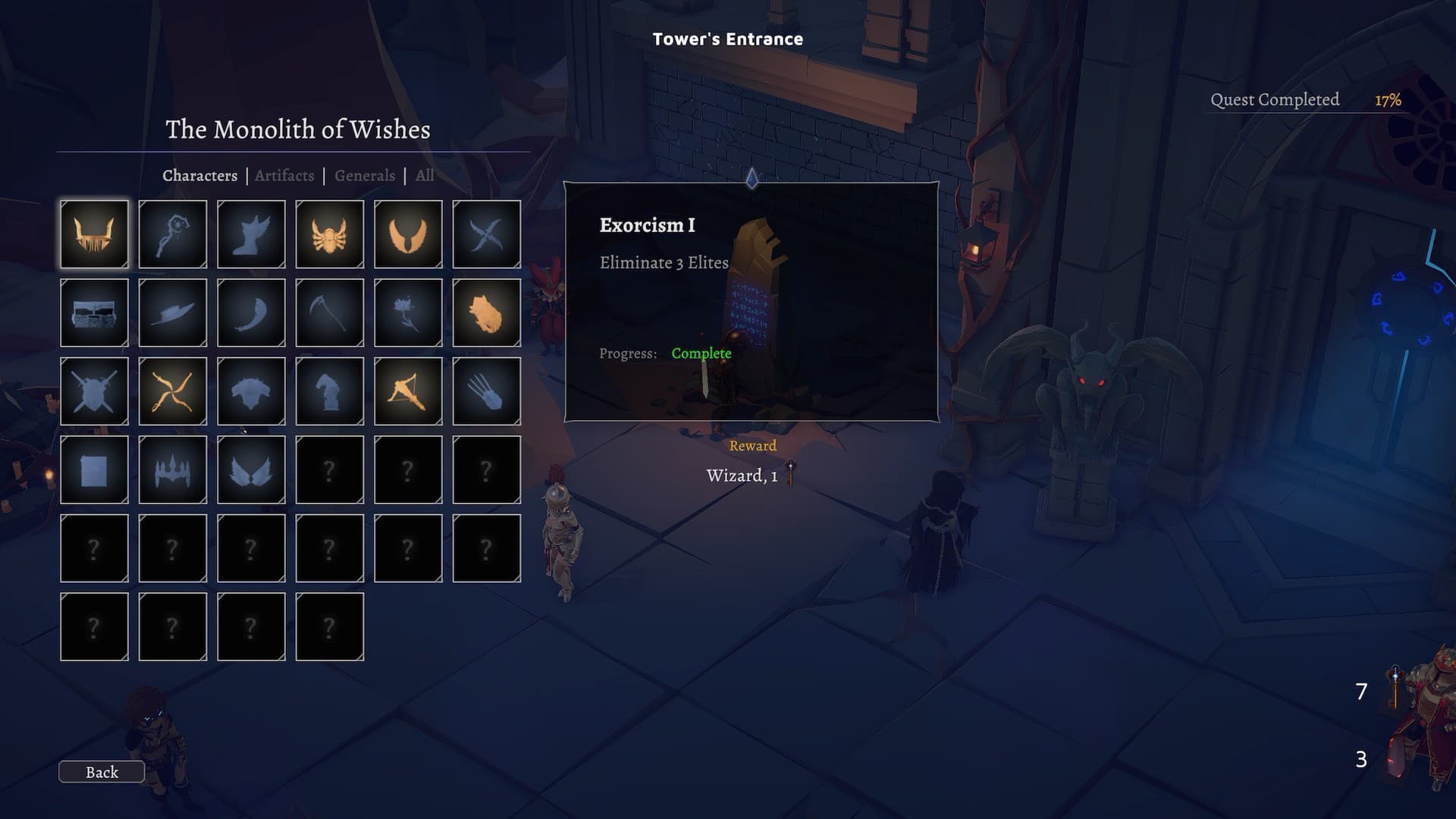
Task: Select the golden crossbow archer icon
Action: 409,391
